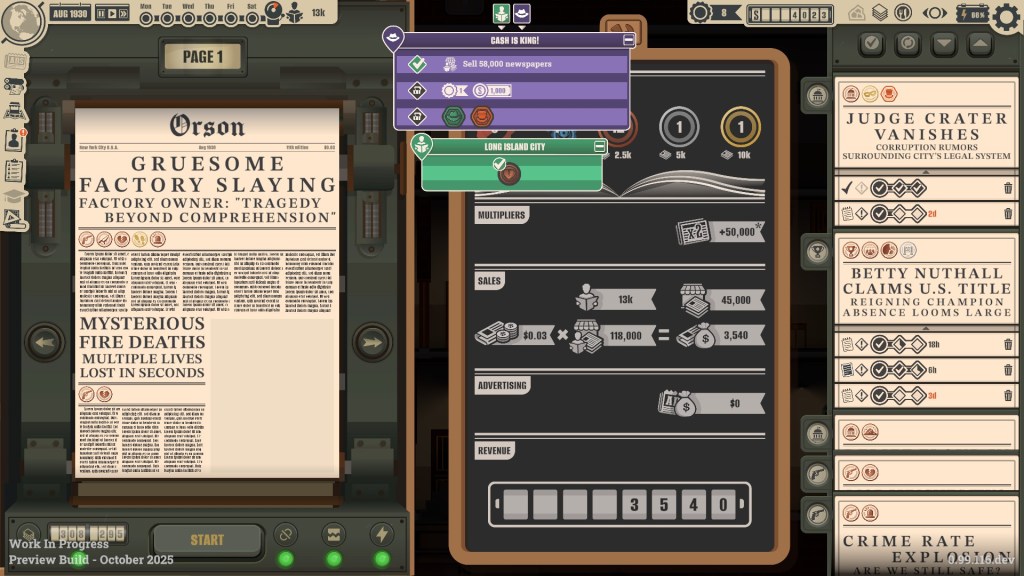Open the clipboard checklist in the sidebar

pyautogui.click(x=15, y=170)
